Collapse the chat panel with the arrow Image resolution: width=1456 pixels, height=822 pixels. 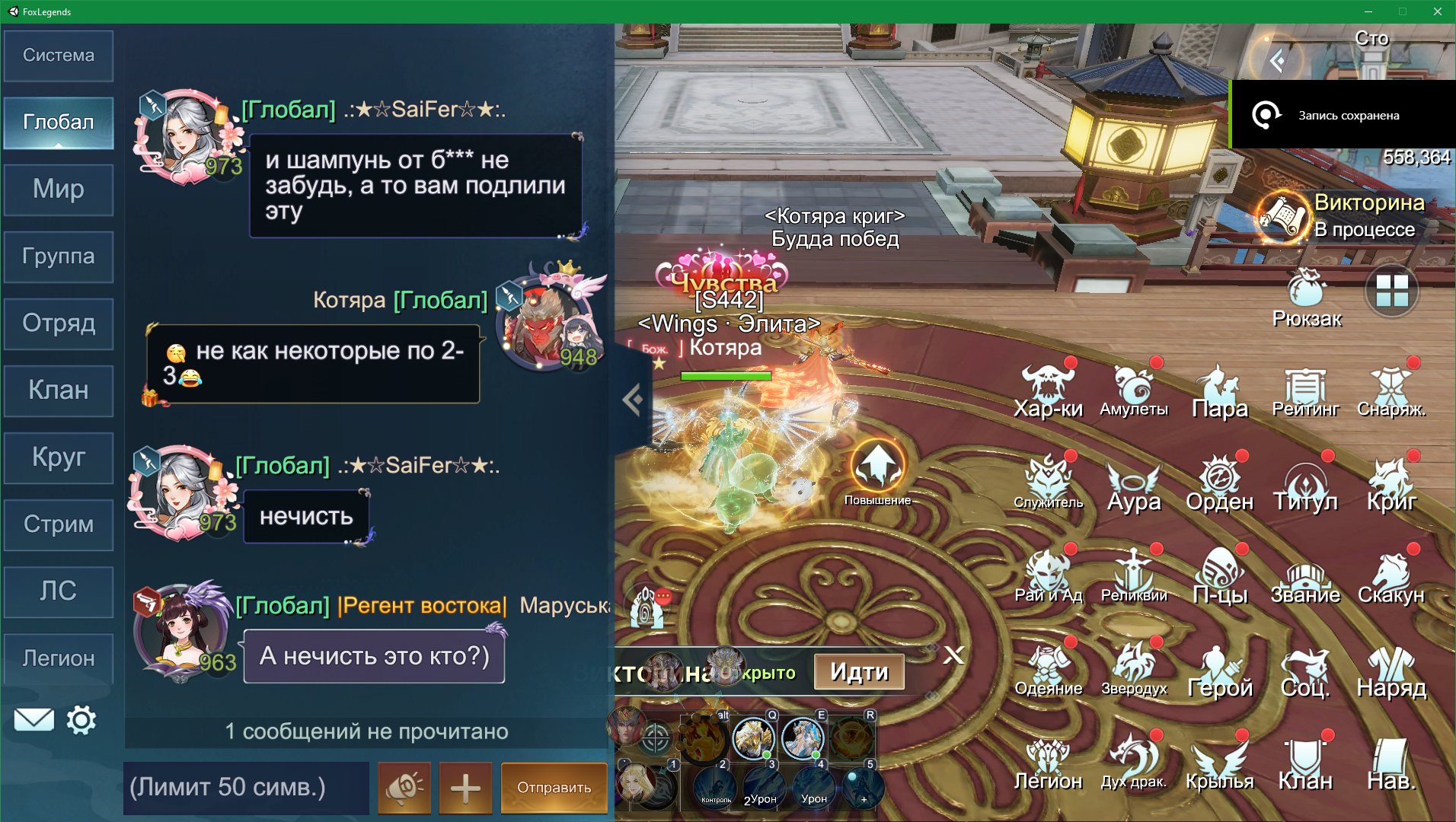pyautogui.click(x=632, y=400)
